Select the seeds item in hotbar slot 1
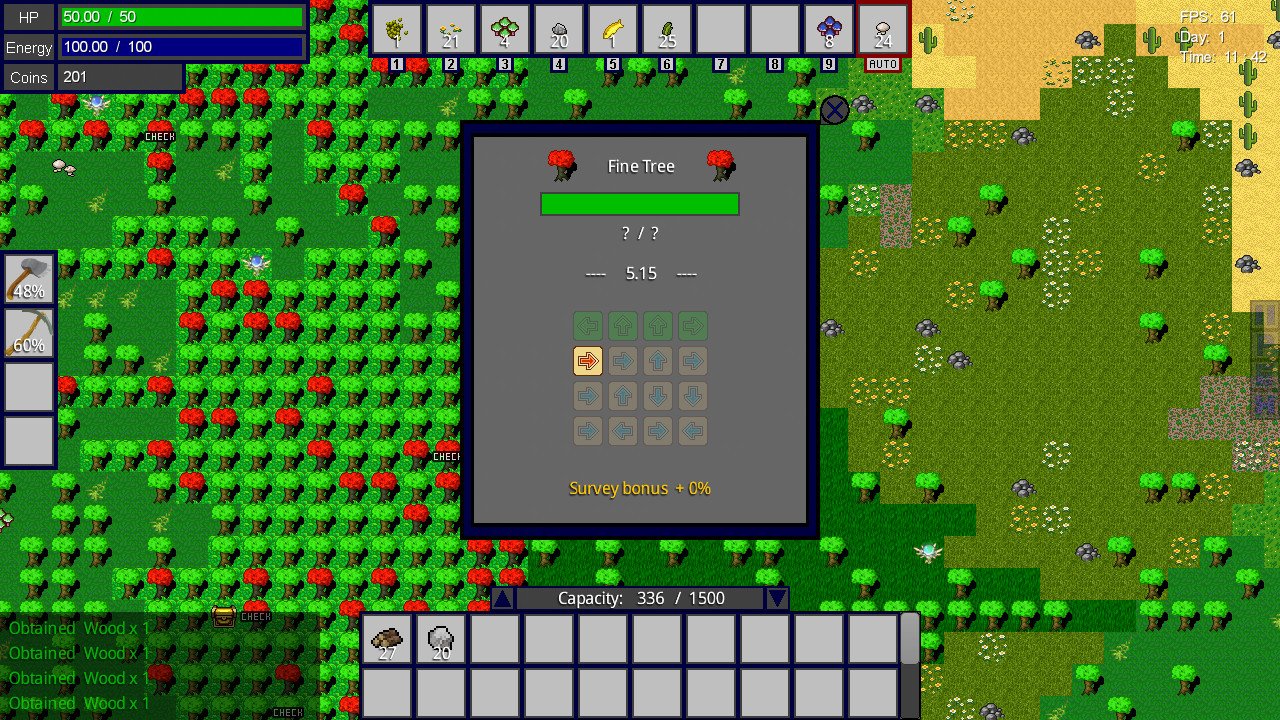This screenshot has width=1280, height=720. 396,27
